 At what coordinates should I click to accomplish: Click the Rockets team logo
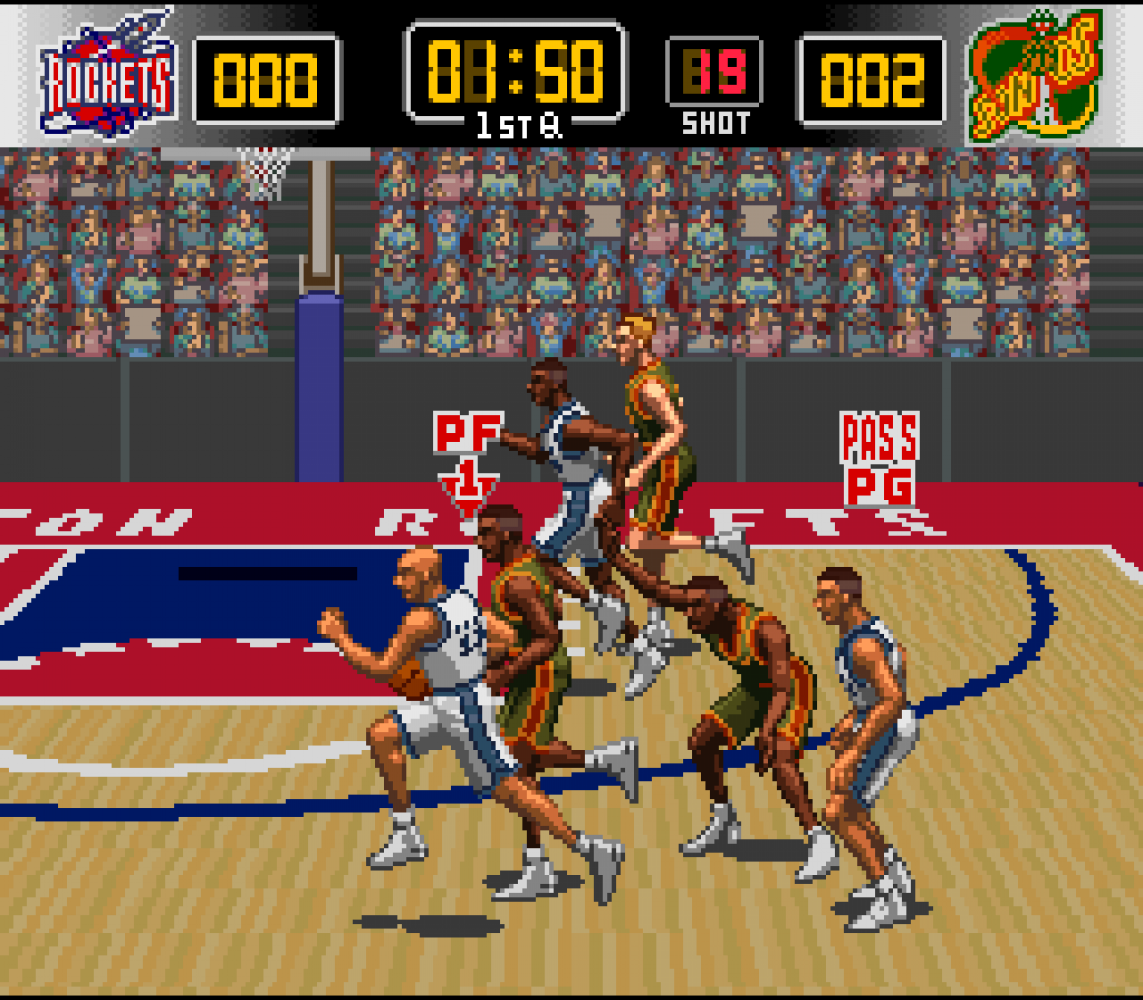pos(107,75)
